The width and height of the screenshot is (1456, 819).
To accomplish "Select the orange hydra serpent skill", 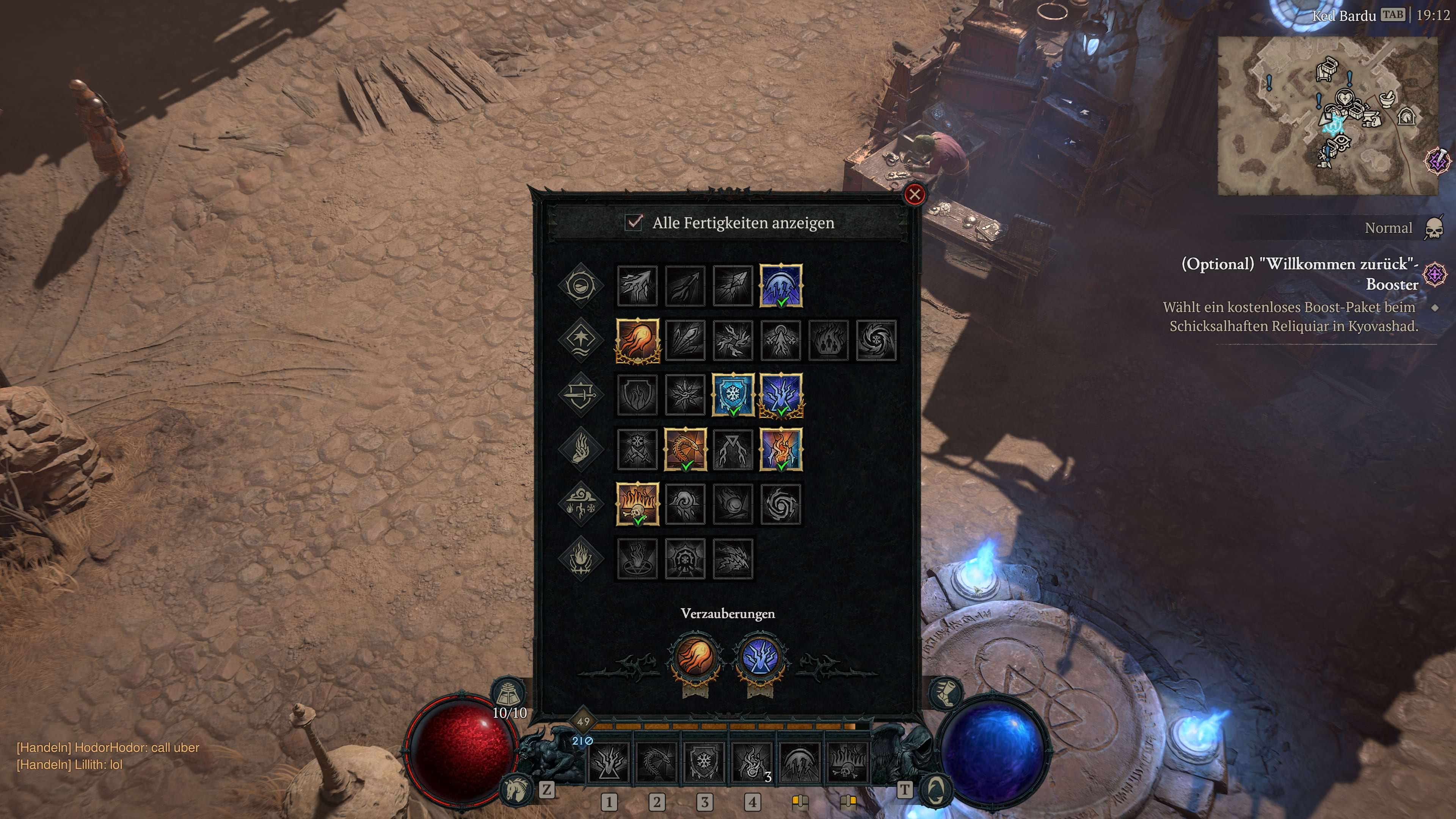I will pos(685,449).
